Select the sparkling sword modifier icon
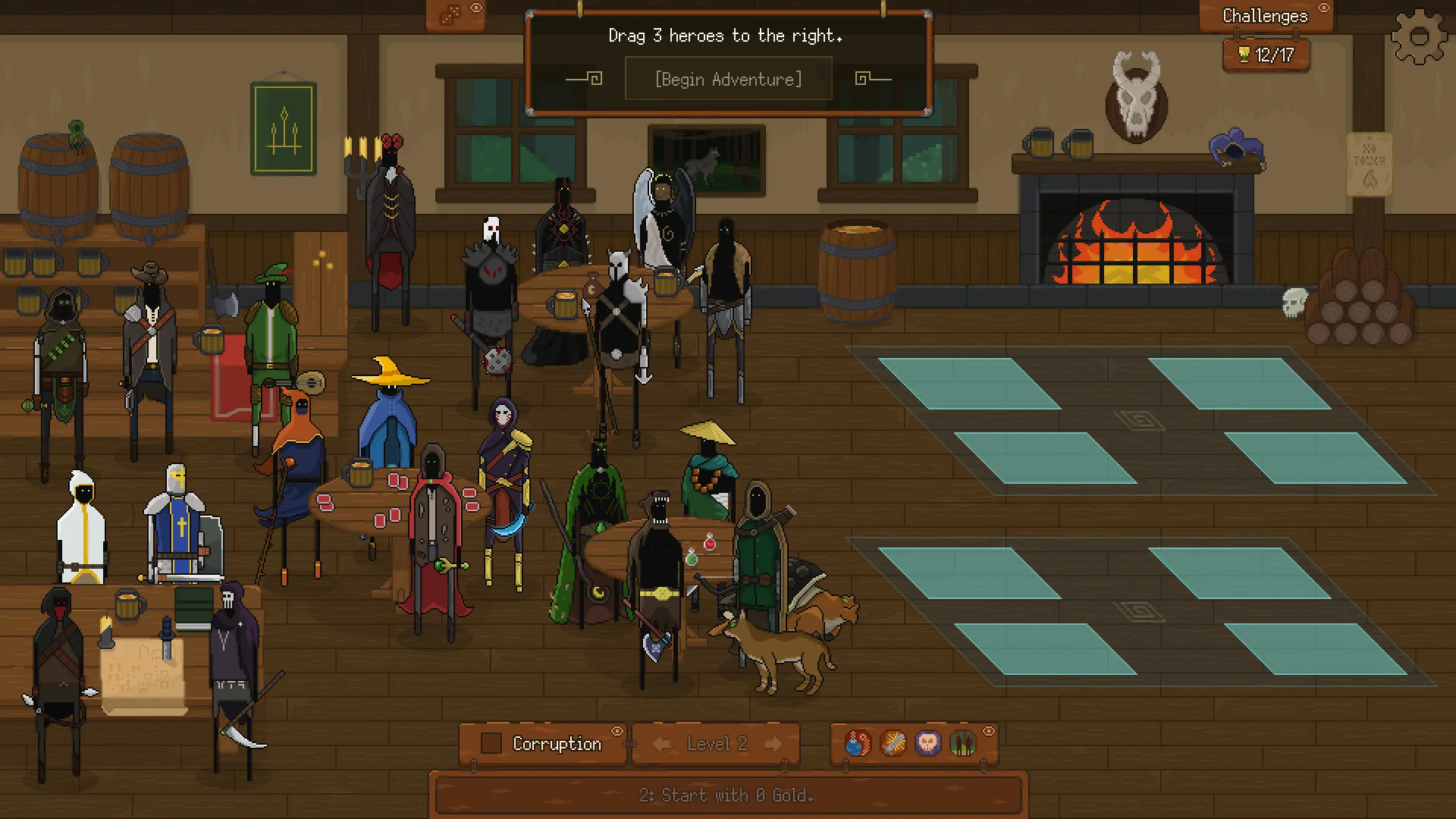The image size is (1456, 819). [x=893, y=743]
